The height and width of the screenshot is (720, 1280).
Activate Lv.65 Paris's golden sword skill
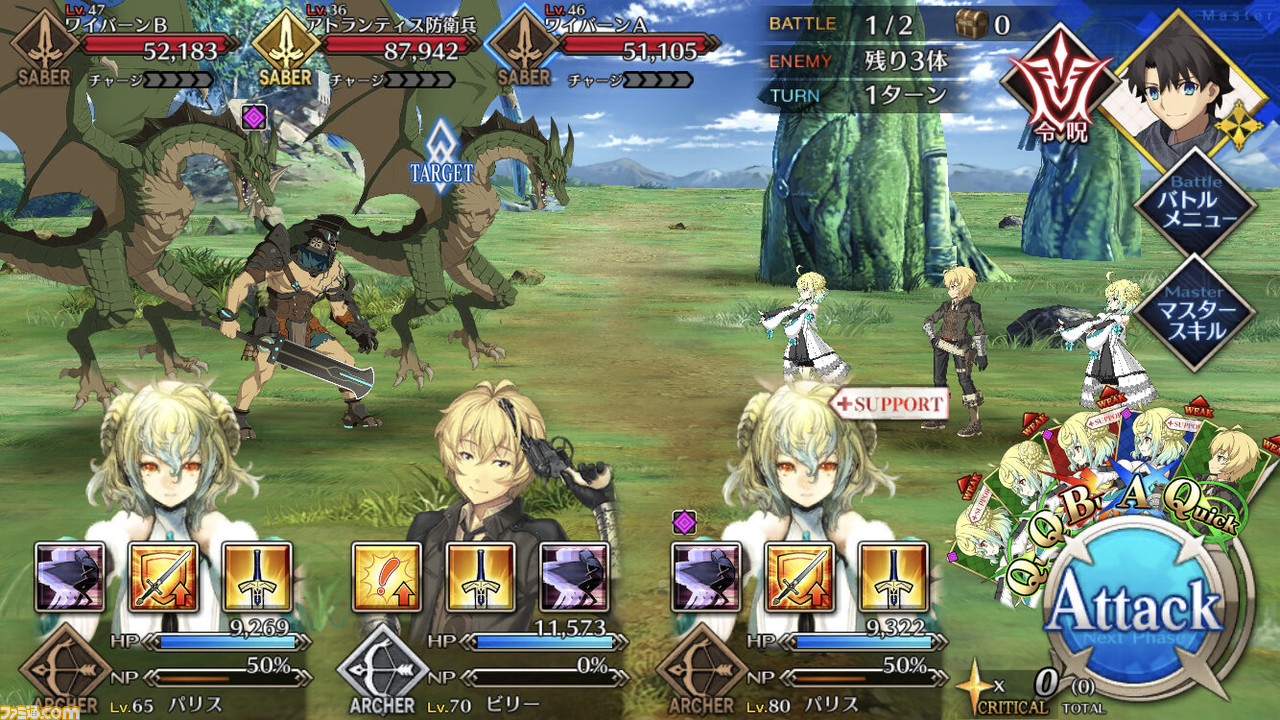point(257,577)
